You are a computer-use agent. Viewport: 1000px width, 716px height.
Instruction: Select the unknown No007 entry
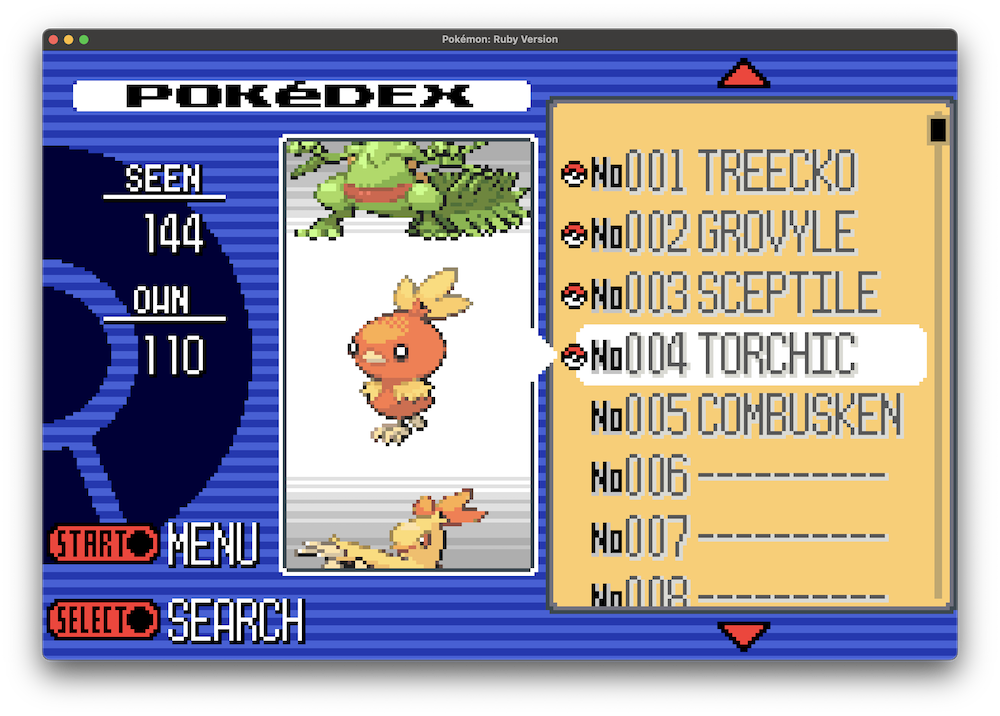pyautogui.click(x=738, y=537)
